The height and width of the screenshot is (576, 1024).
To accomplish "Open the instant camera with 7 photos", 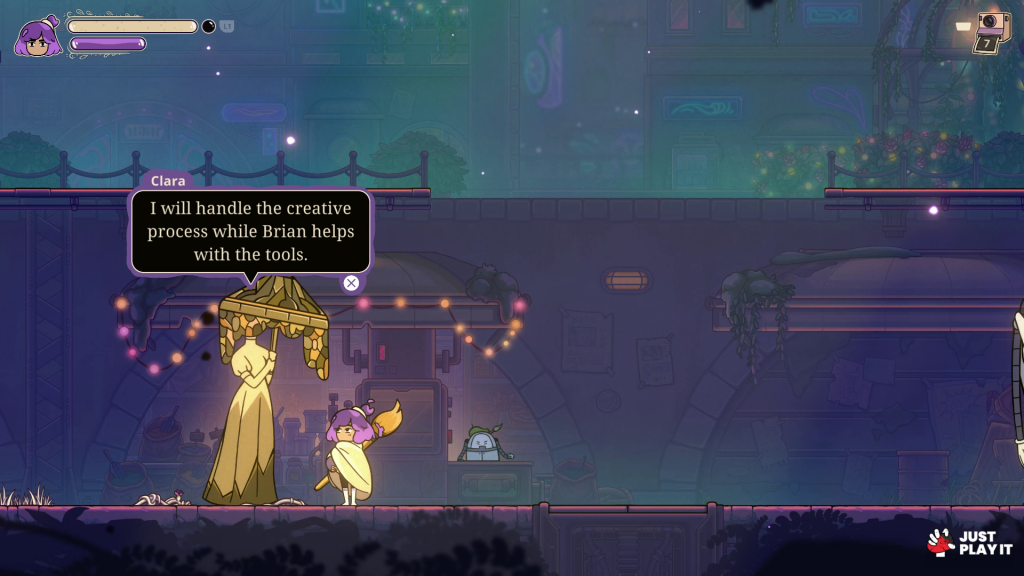I will (990, 30).
